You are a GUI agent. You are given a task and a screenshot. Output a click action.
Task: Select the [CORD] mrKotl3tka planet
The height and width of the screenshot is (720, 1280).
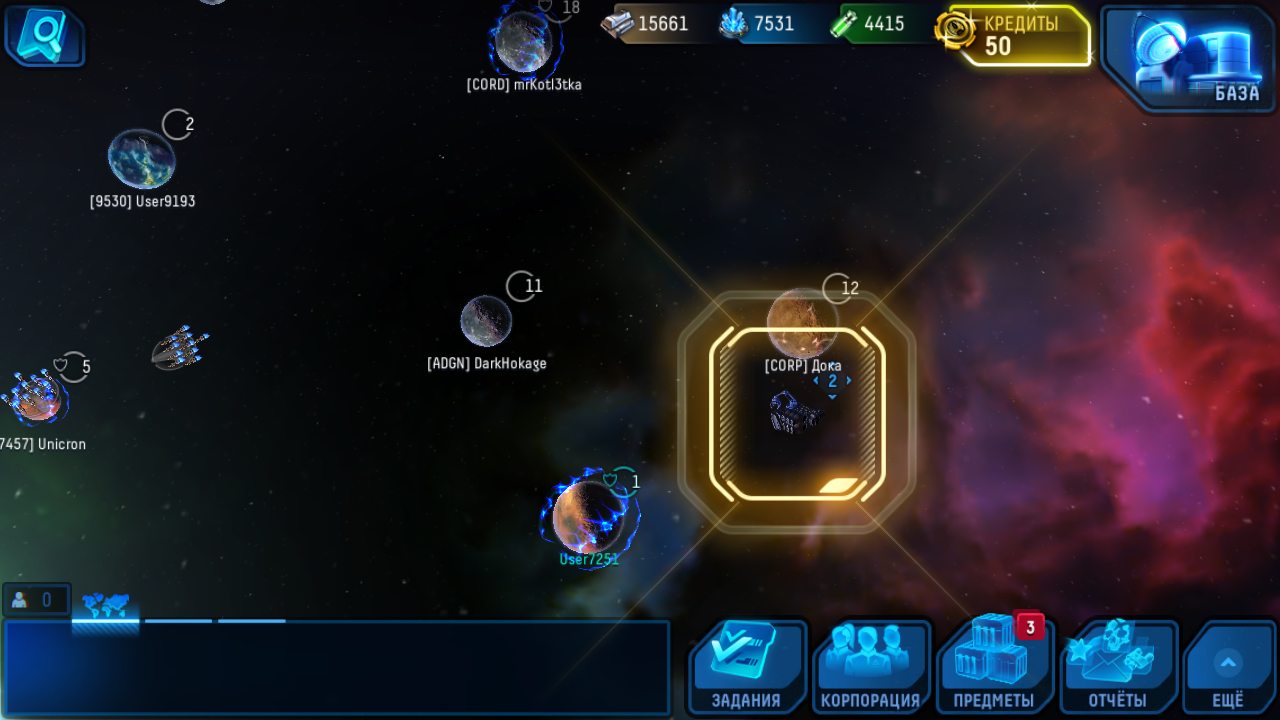point(523,42)
